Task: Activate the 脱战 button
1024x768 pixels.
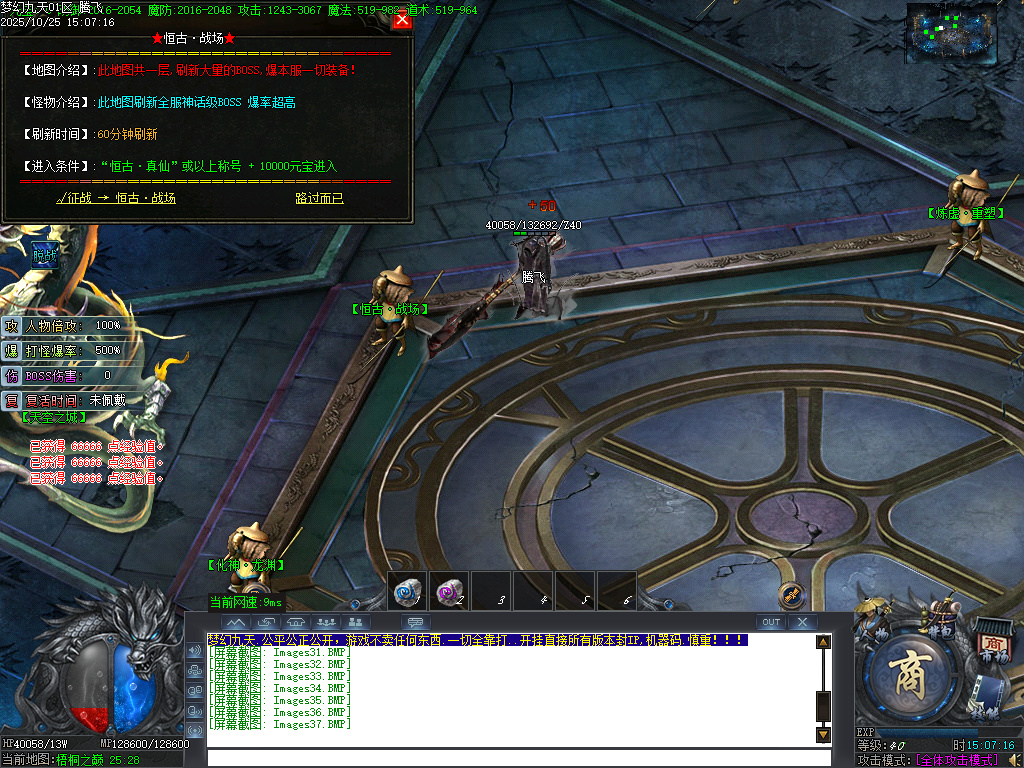Action: 45,255
